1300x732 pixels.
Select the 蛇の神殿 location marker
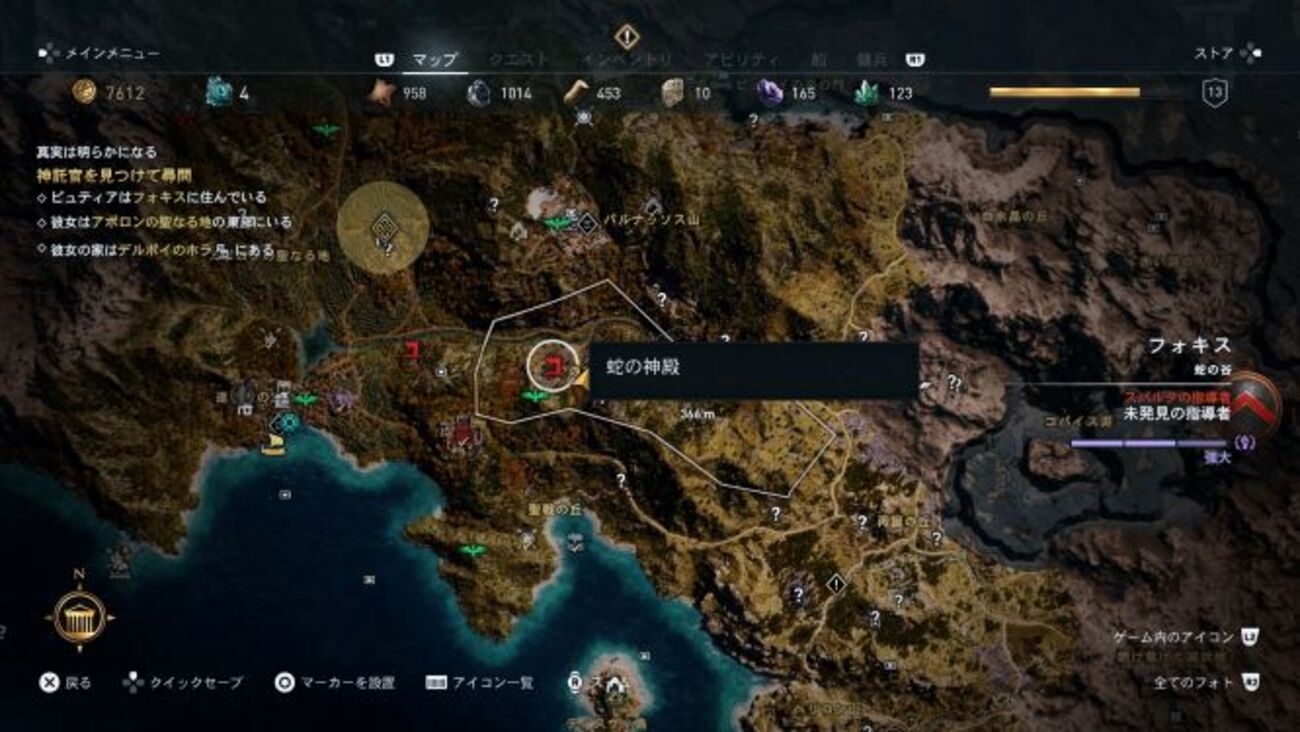[x=547, y=368]
